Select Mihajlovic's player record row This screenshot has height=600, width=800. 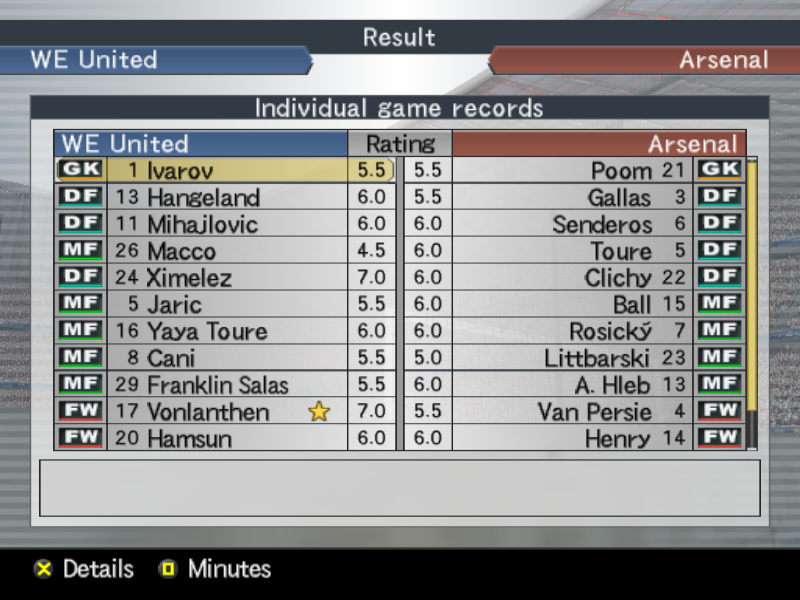pyautogui.click(x=200, y=224)
